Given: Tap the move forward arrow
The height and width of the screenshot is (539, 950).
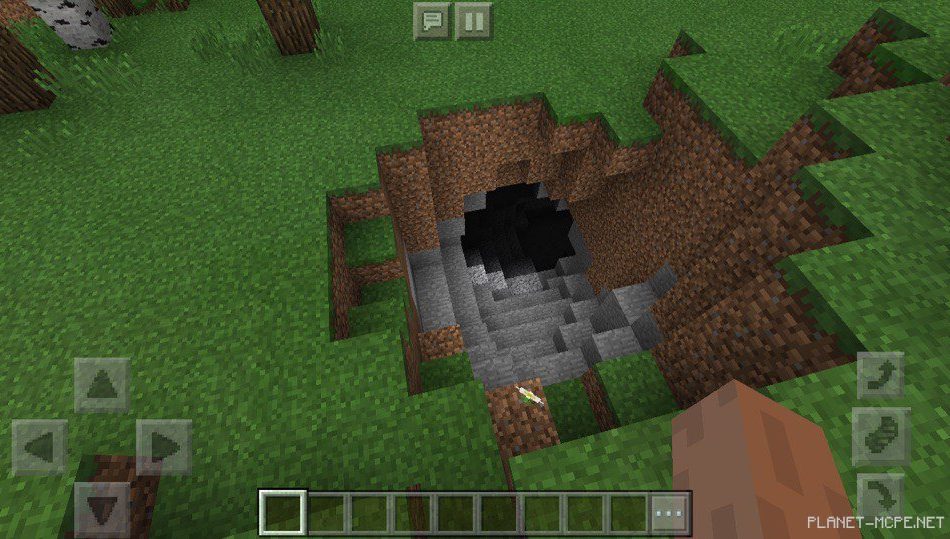Looking at the screenshot, I should 101,385.
